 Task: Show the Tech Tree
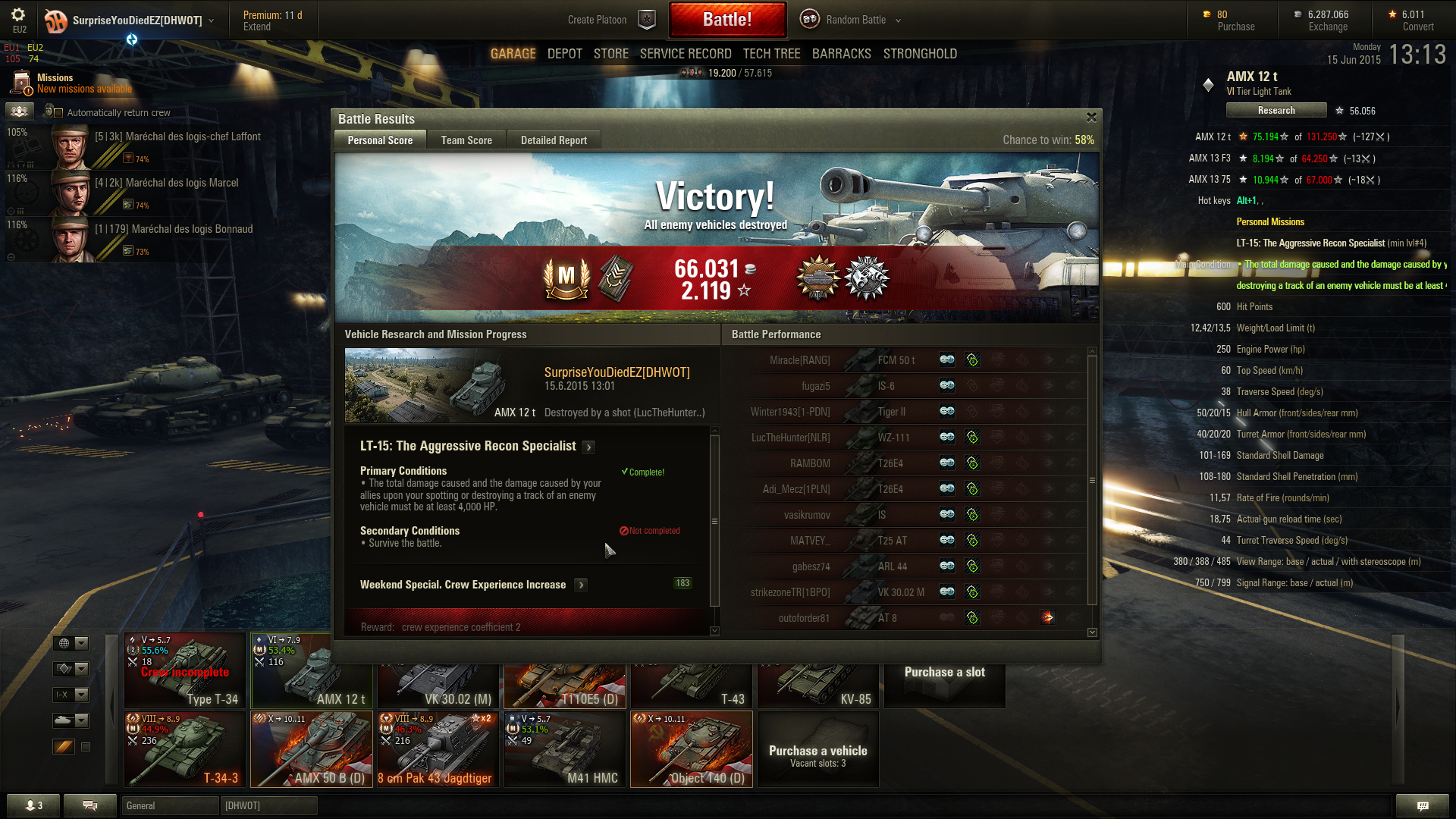pyautogui.click(x=771, y=54)
